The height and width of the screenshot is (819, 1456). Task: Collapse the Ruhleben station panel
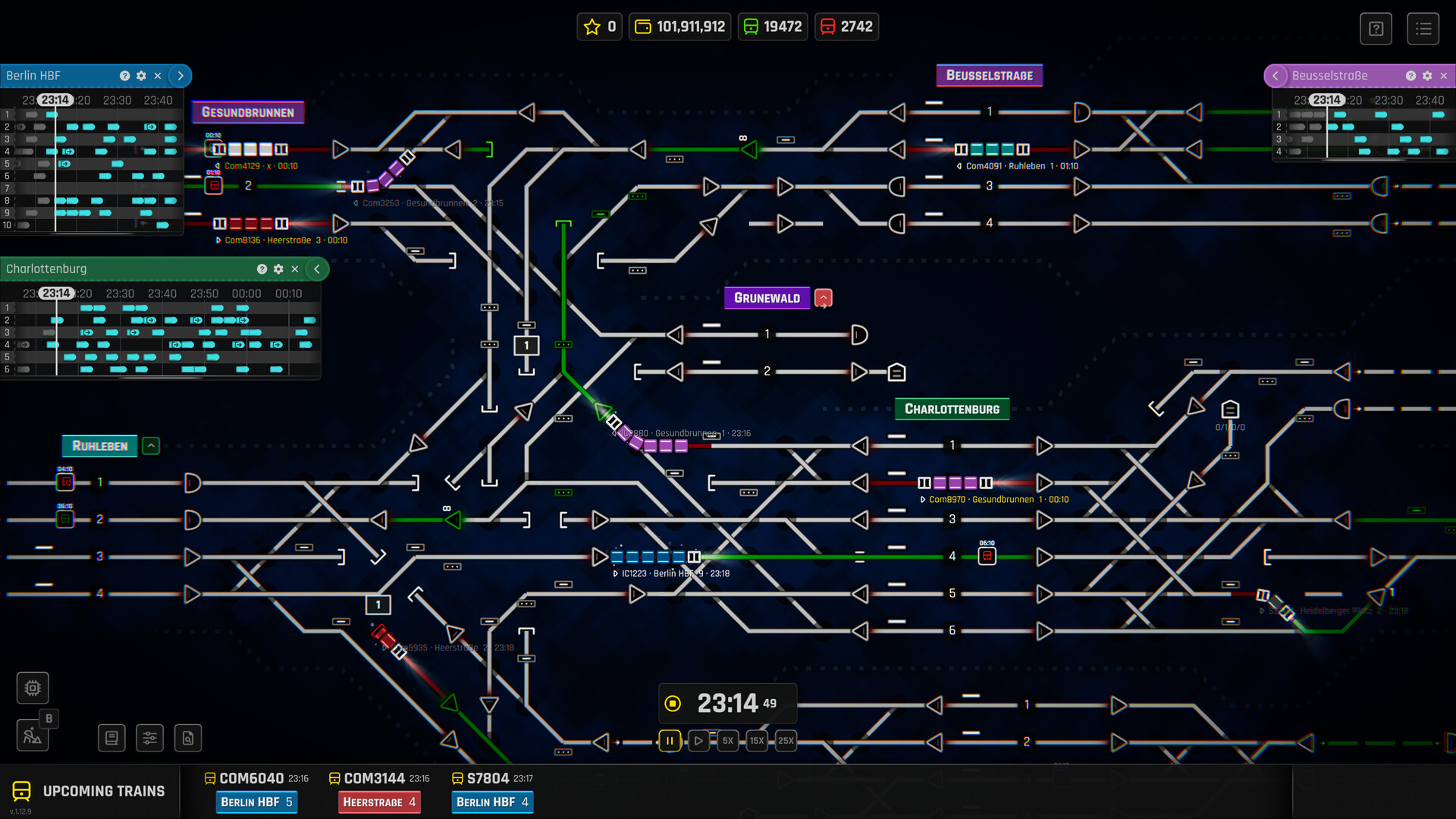pos(151,446)
